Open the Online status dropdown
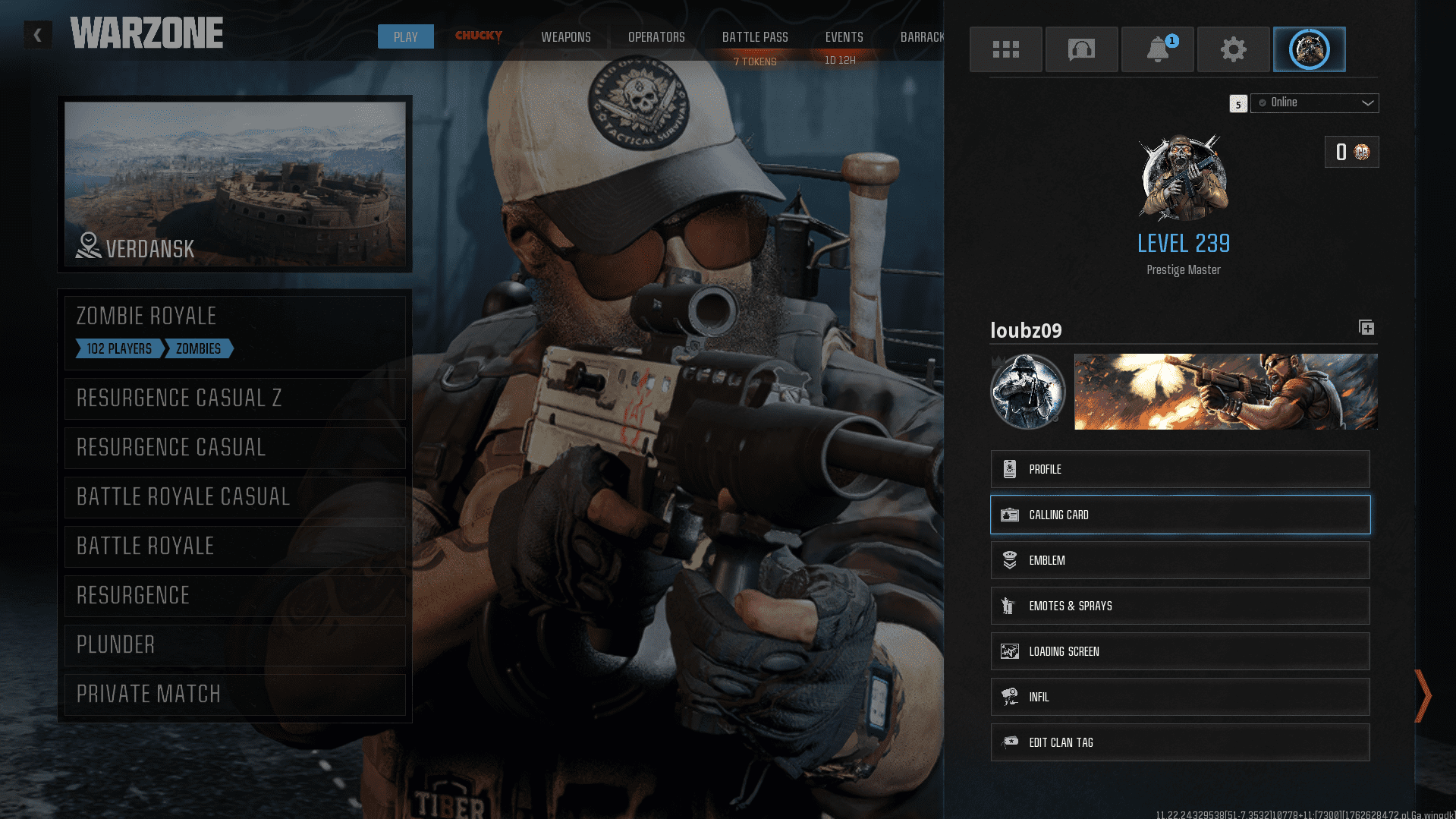This screenshot has height=819, width=1456. 1314,102
